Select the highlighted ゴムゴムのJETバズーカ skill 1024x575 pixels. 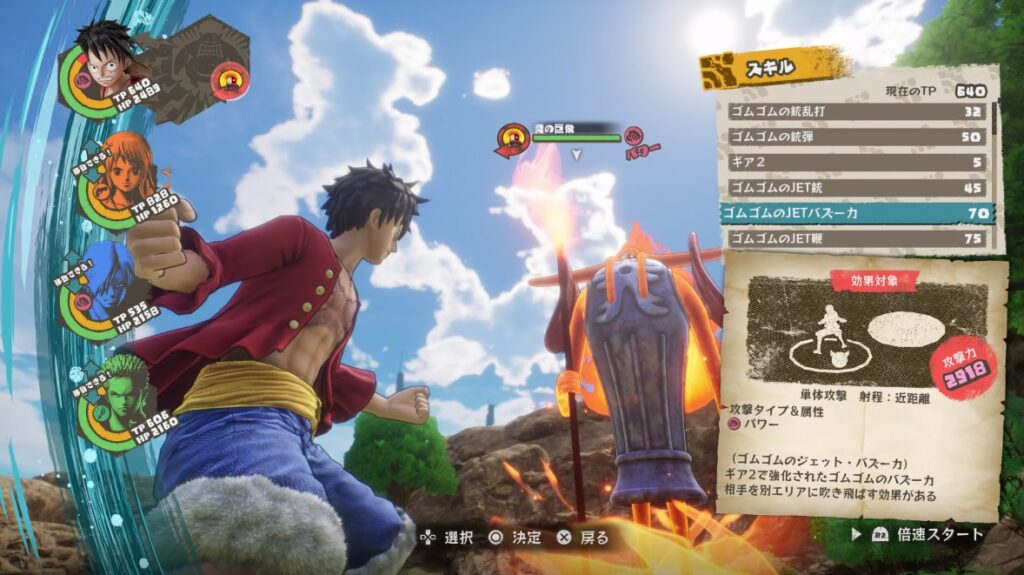855,213
